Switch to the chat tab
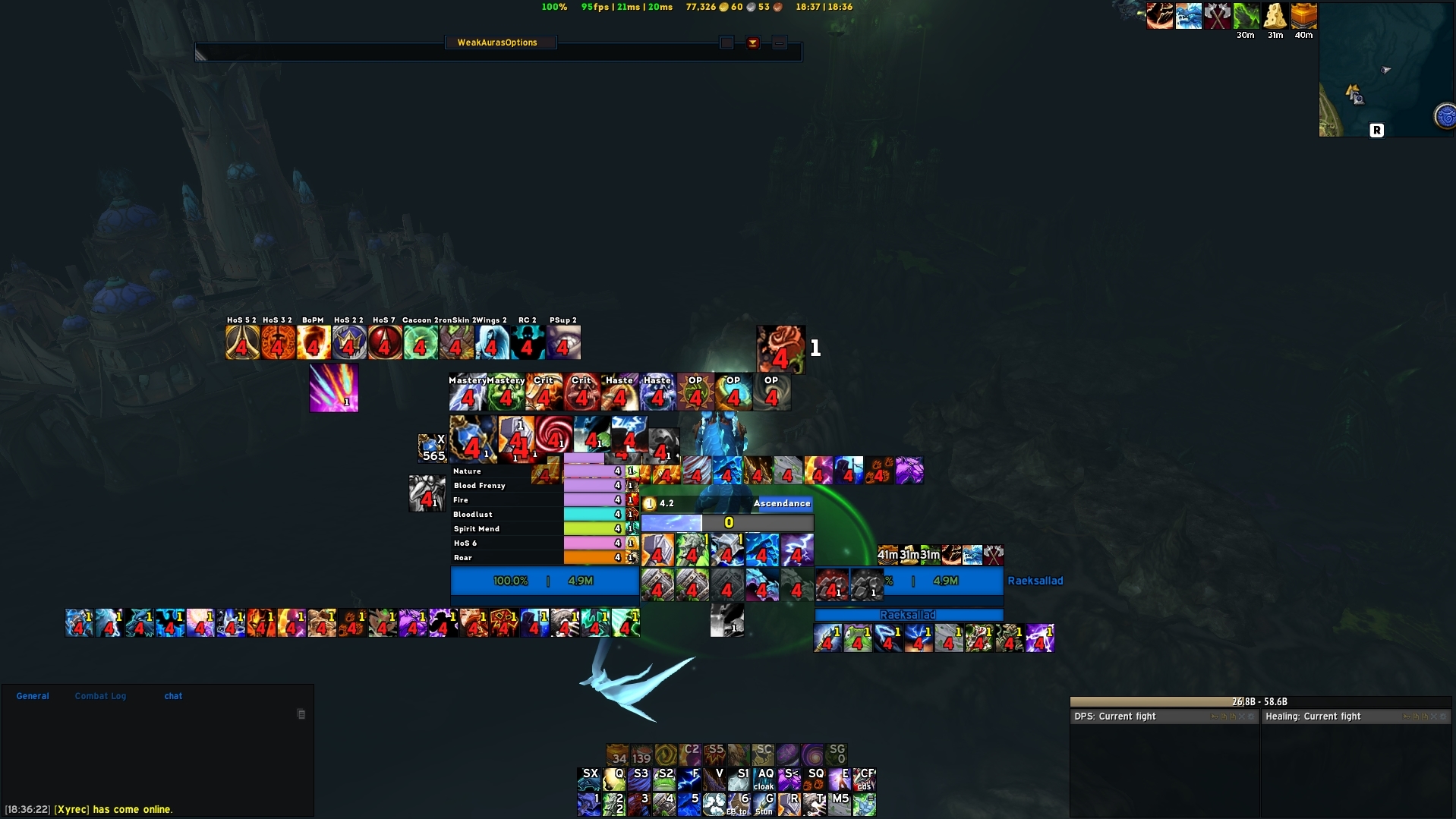The height and width of the screenshot is (819, 1456). pyautogui.click(x=172, y=696)
